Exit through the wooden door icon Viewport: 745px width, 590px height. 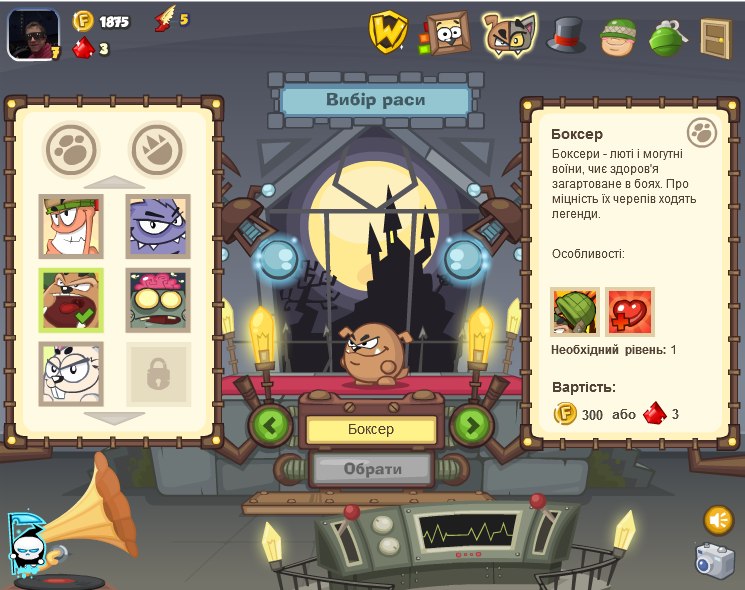715,37
